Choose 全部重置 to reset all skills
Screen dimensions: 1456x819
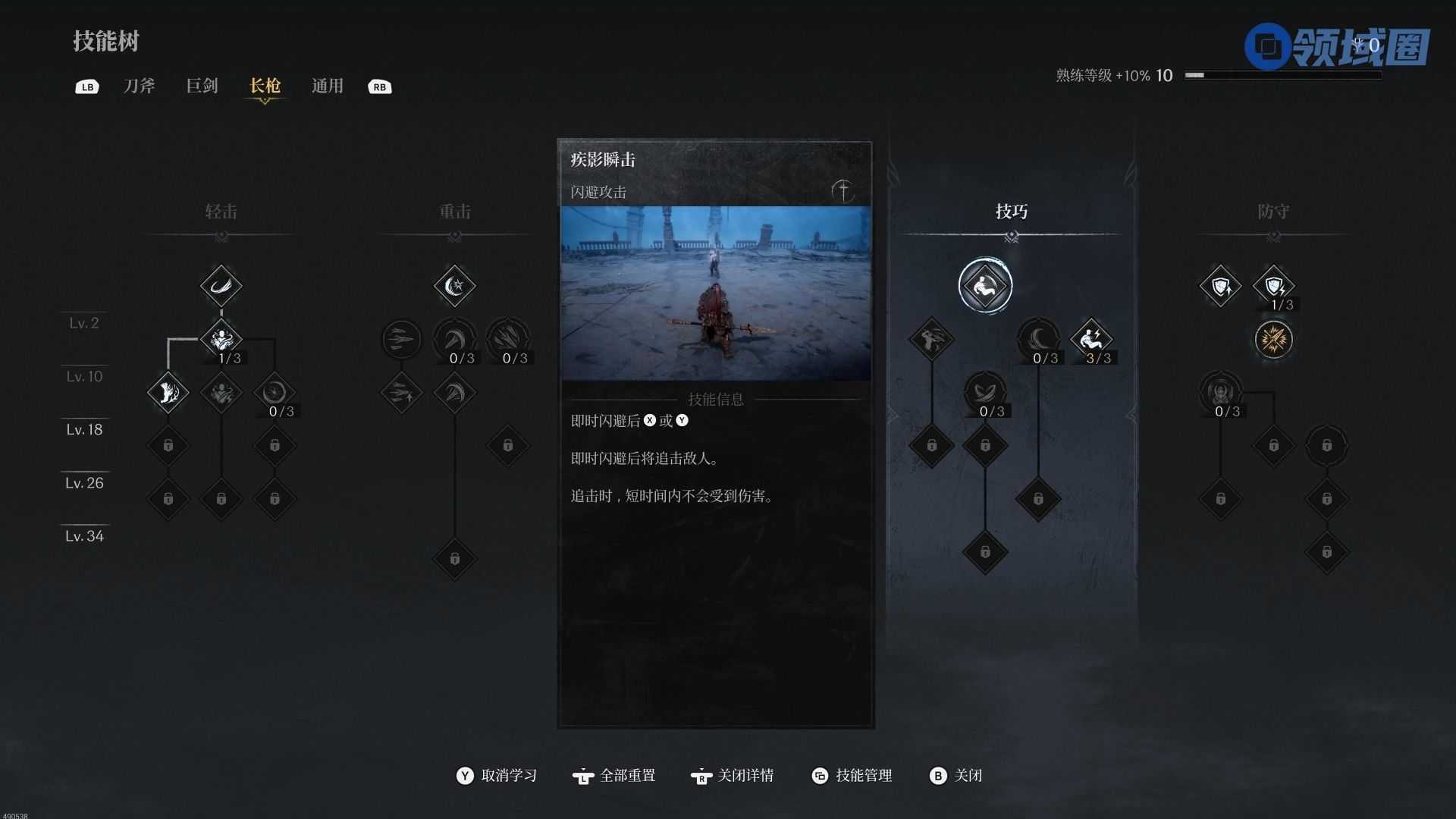(x=615, y=775)
